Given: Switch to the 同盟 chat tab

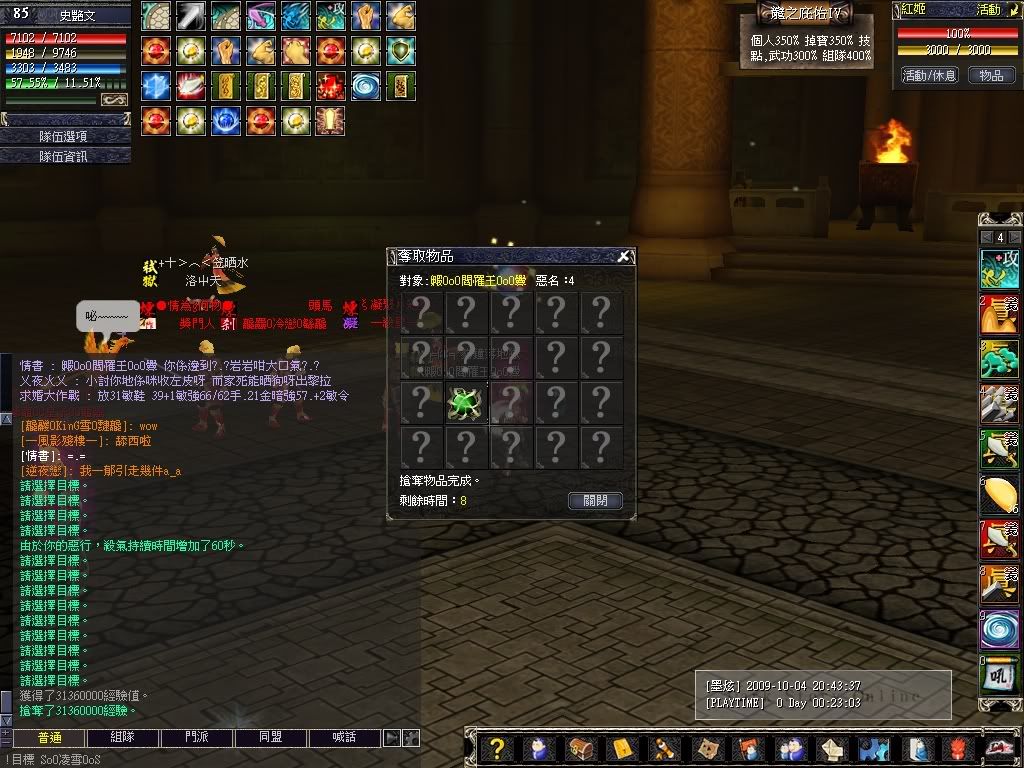Looking at the screenshot, I should [270, 738].
